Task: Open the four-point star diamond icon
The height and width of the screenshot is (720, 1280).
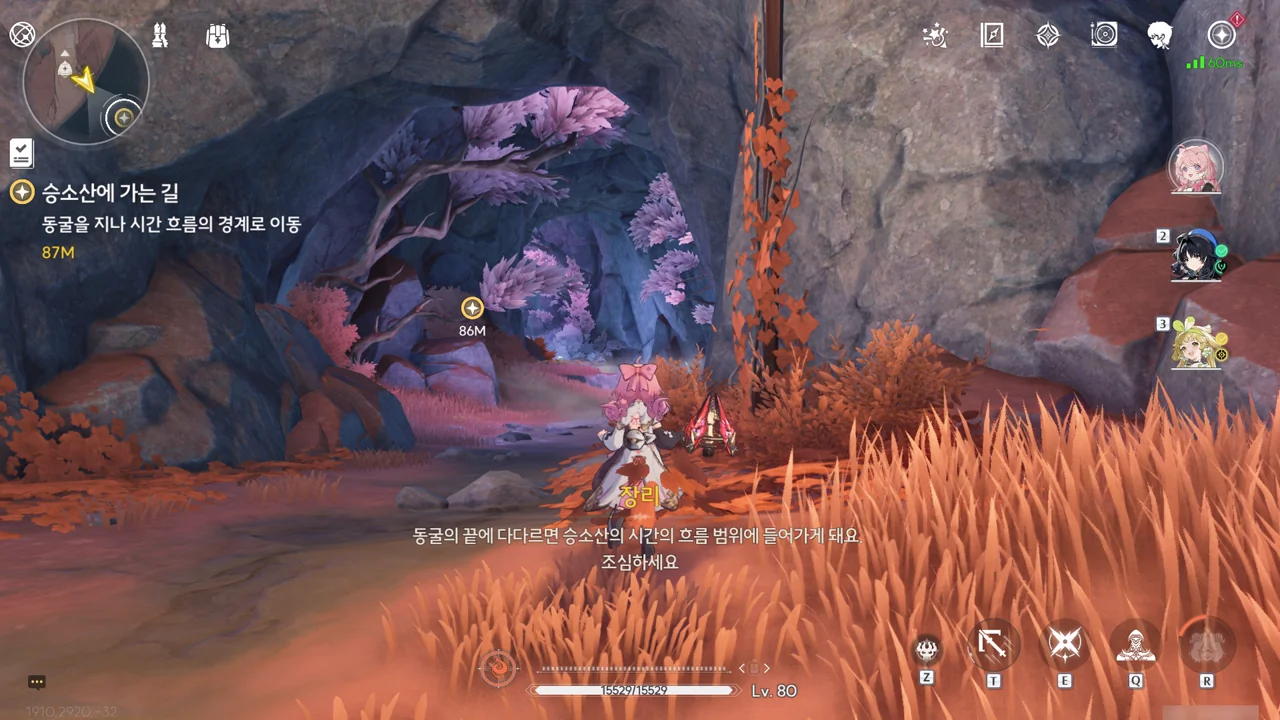Action: click(x=1047, y=36)
